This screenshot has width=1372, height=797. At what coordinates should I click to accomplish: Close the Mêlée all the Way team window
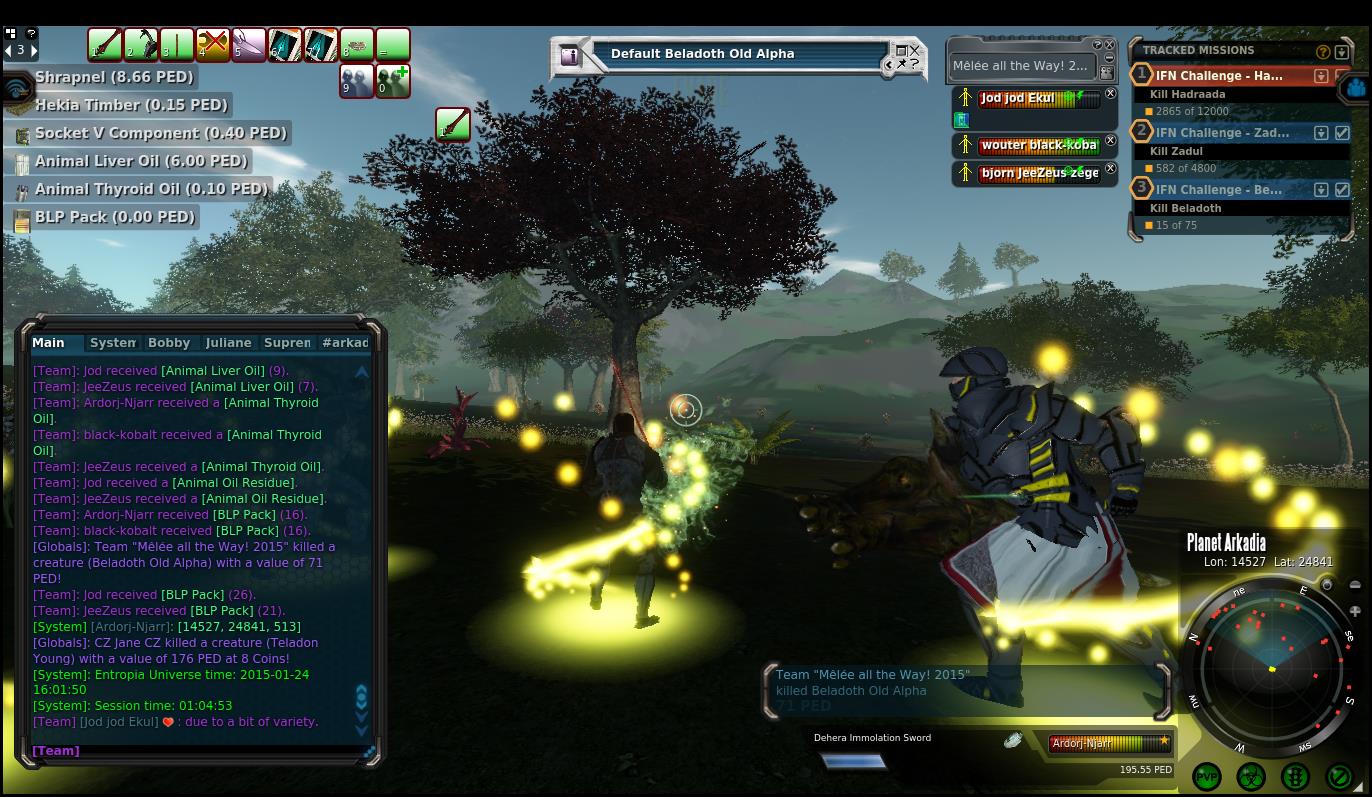click(x=1109, y=45)
